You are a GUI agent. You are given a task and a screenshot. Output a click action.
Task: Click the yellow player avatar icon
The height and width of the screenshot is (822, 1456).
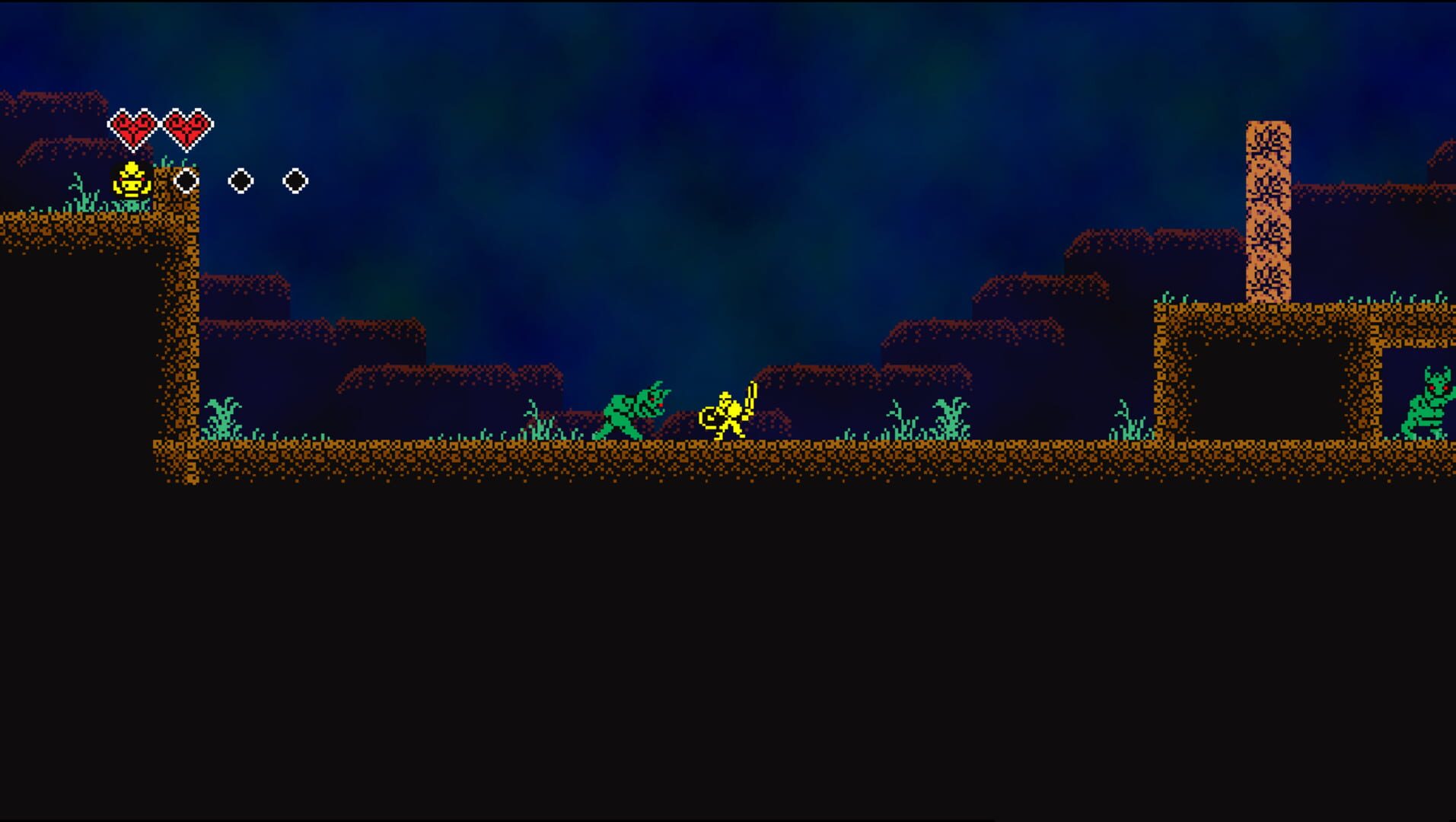pos(131,180)
